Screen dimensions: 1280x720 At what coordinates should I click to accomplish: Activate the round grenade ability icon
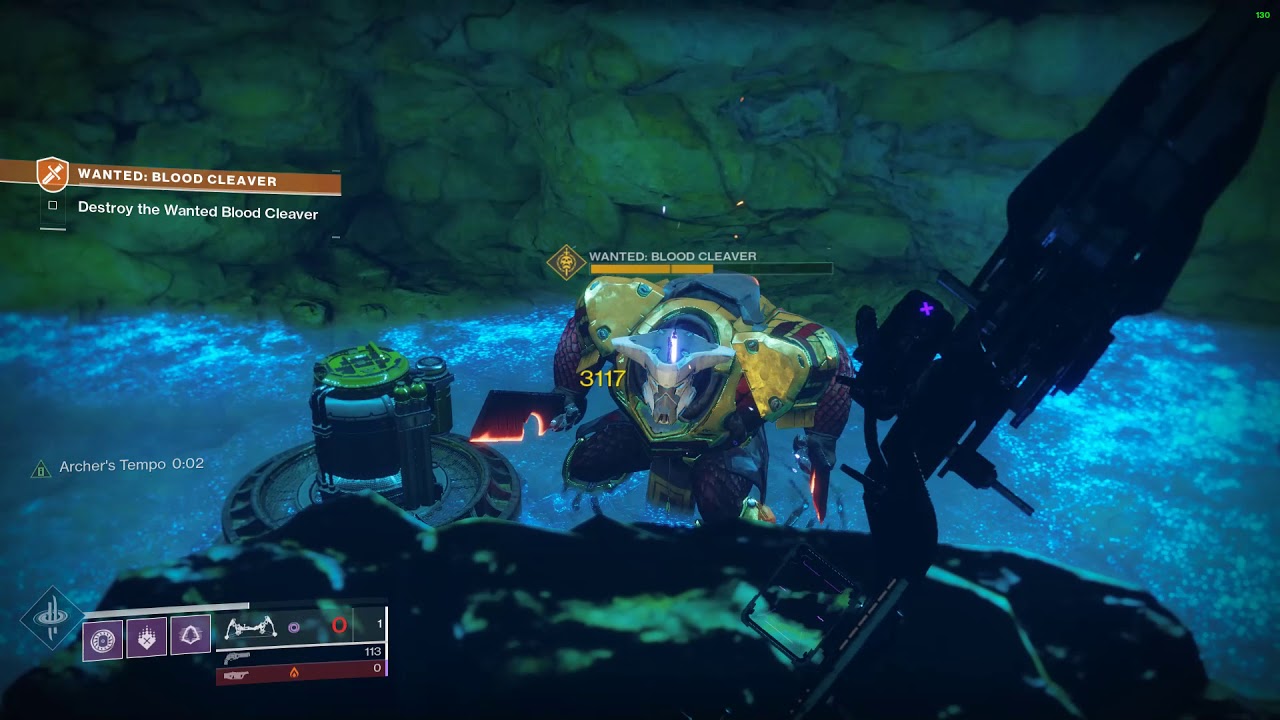103,639
